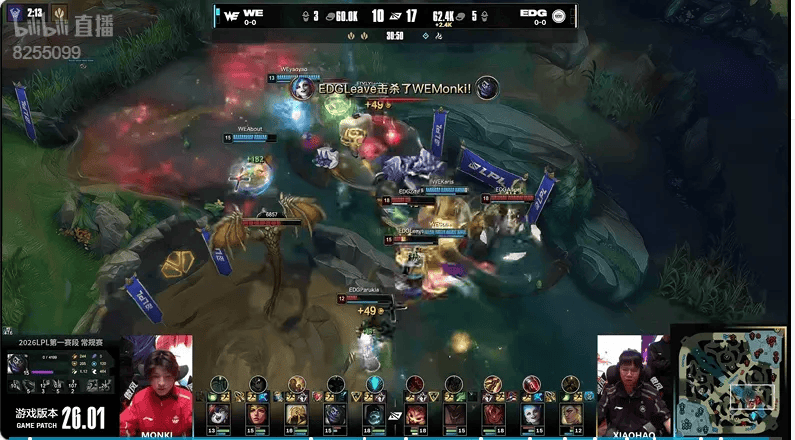The width and height of the screenshot is (795, 440).
Task: Choose the blonde level 12 champion portrait
Action: click(570, 414)
